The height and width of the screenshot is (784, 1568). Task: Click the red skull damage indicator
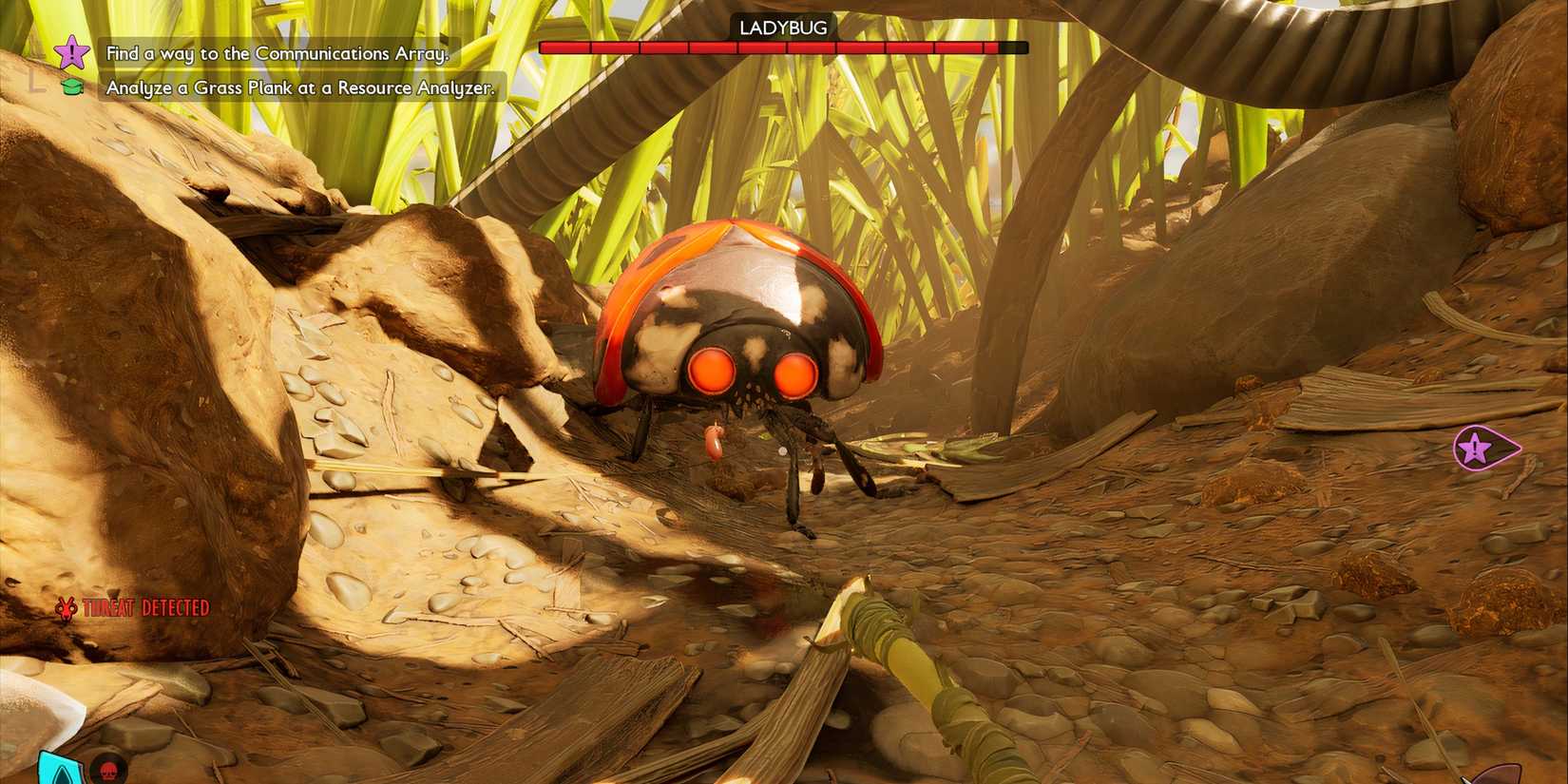[107, 772]
